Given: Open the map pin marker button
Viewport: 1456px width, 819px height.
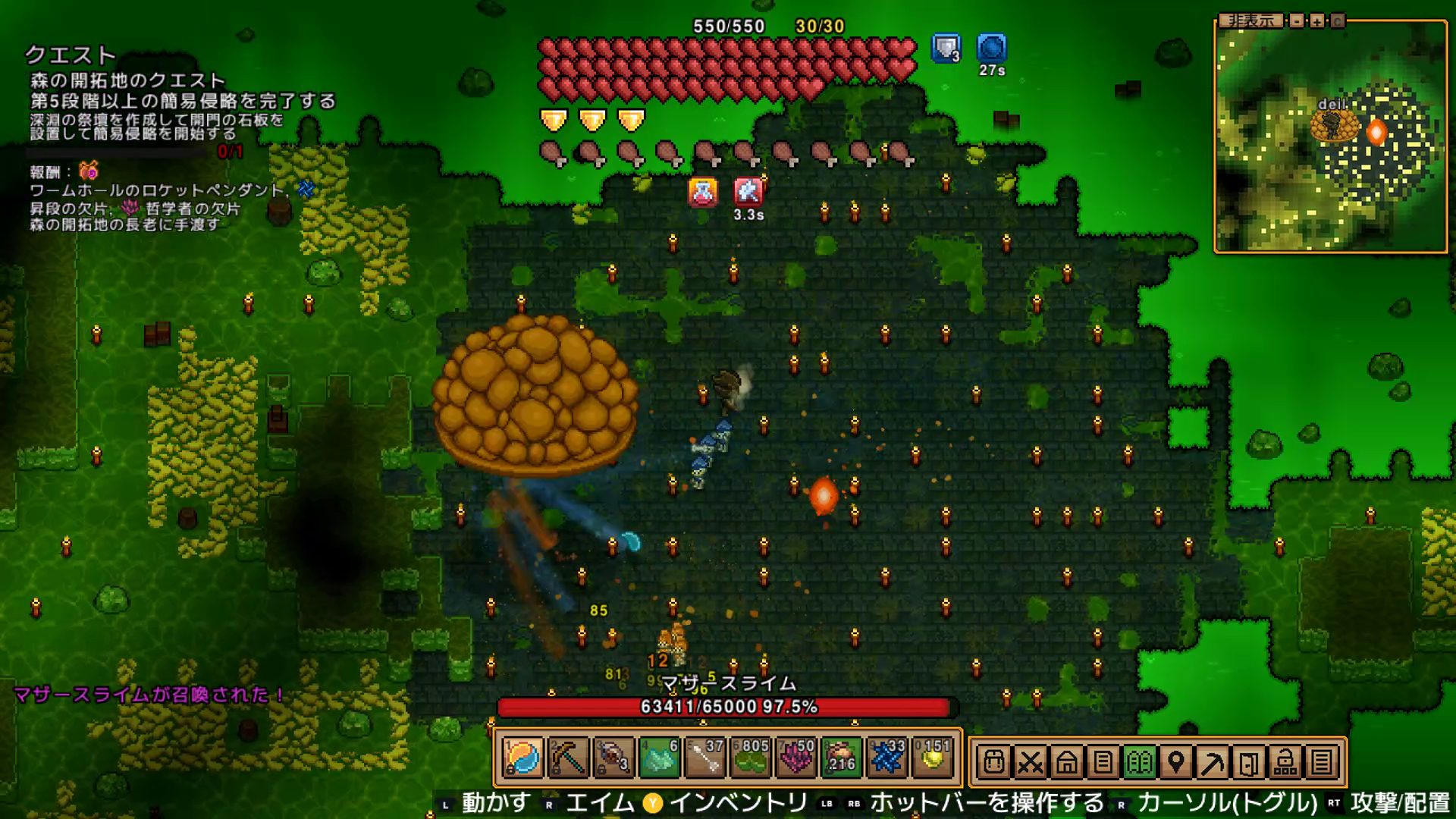Looking at the screenshot, I should click(x=1175, y=761).
